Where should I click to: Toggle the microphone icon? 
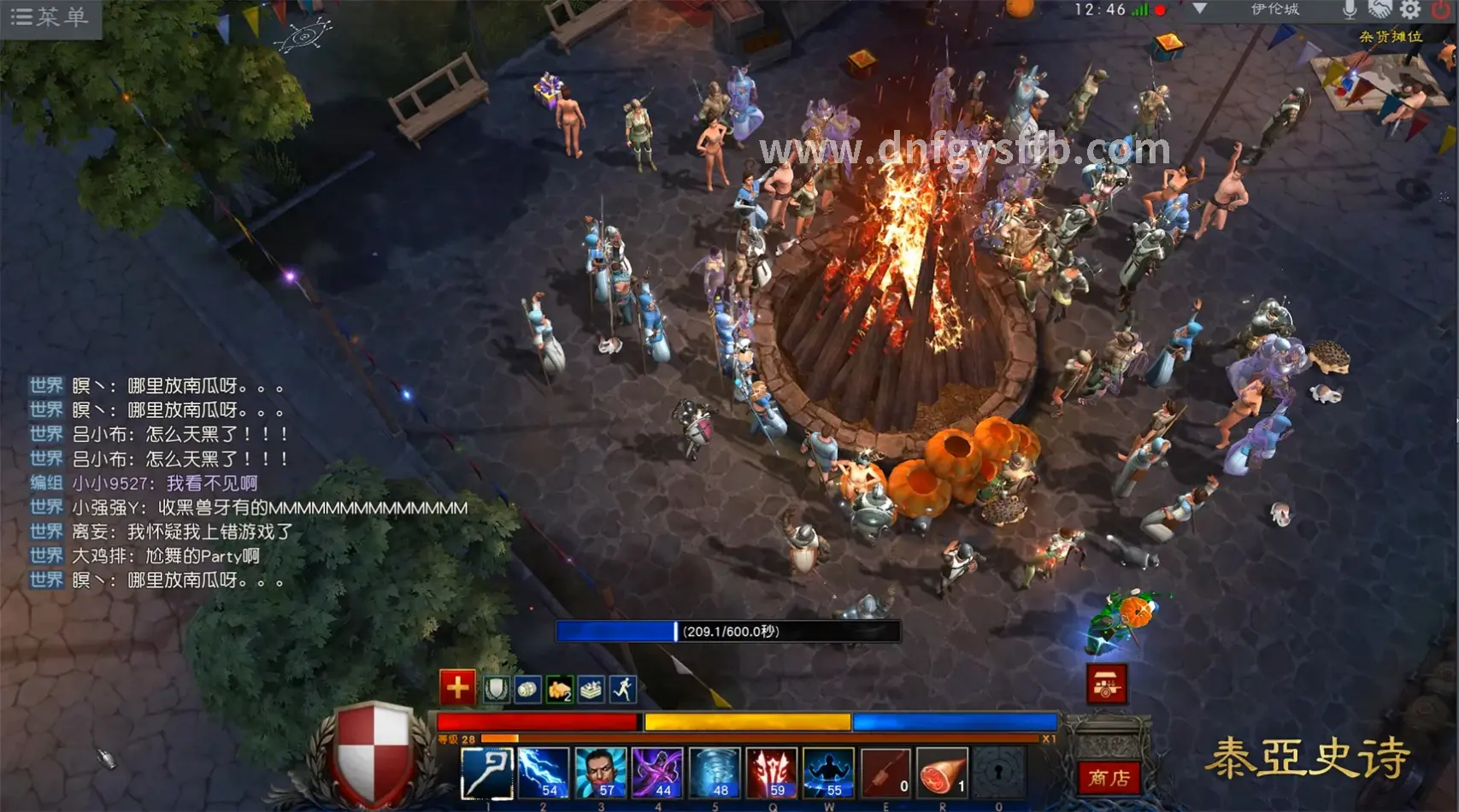(x=1349, y=9)
